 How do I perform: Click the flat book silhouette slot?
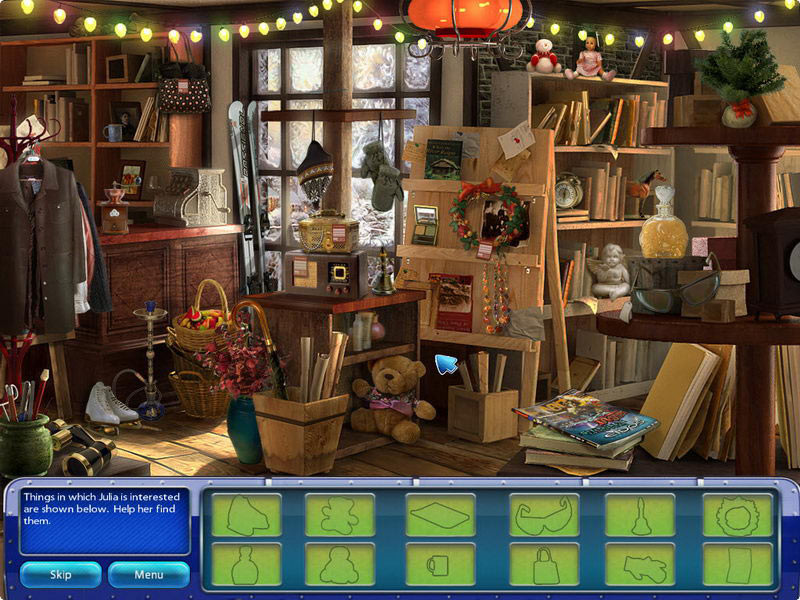point(440,515)
